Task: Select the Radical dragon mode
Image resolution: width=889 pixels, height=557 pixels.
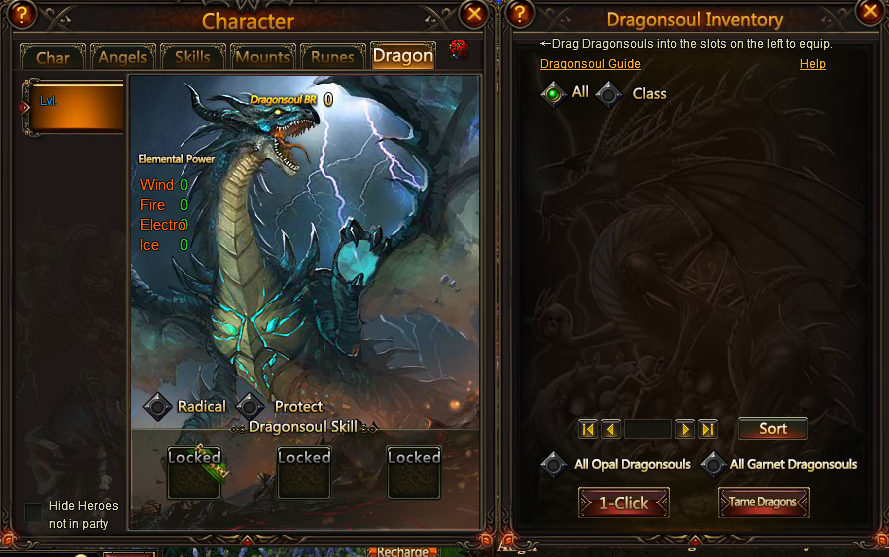Action: [x=159, y=407]
